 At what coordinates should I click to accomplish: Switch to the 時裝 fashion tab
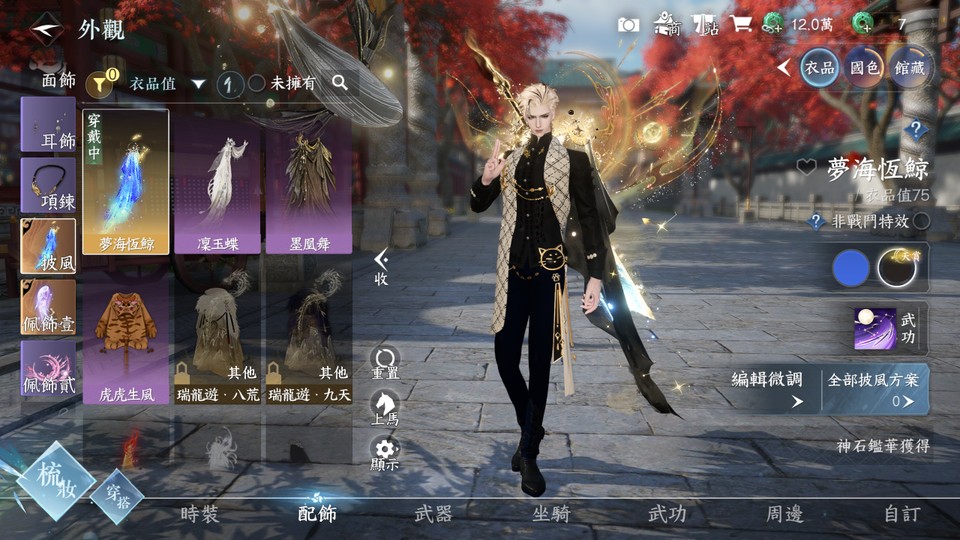(x=200, y=514)
